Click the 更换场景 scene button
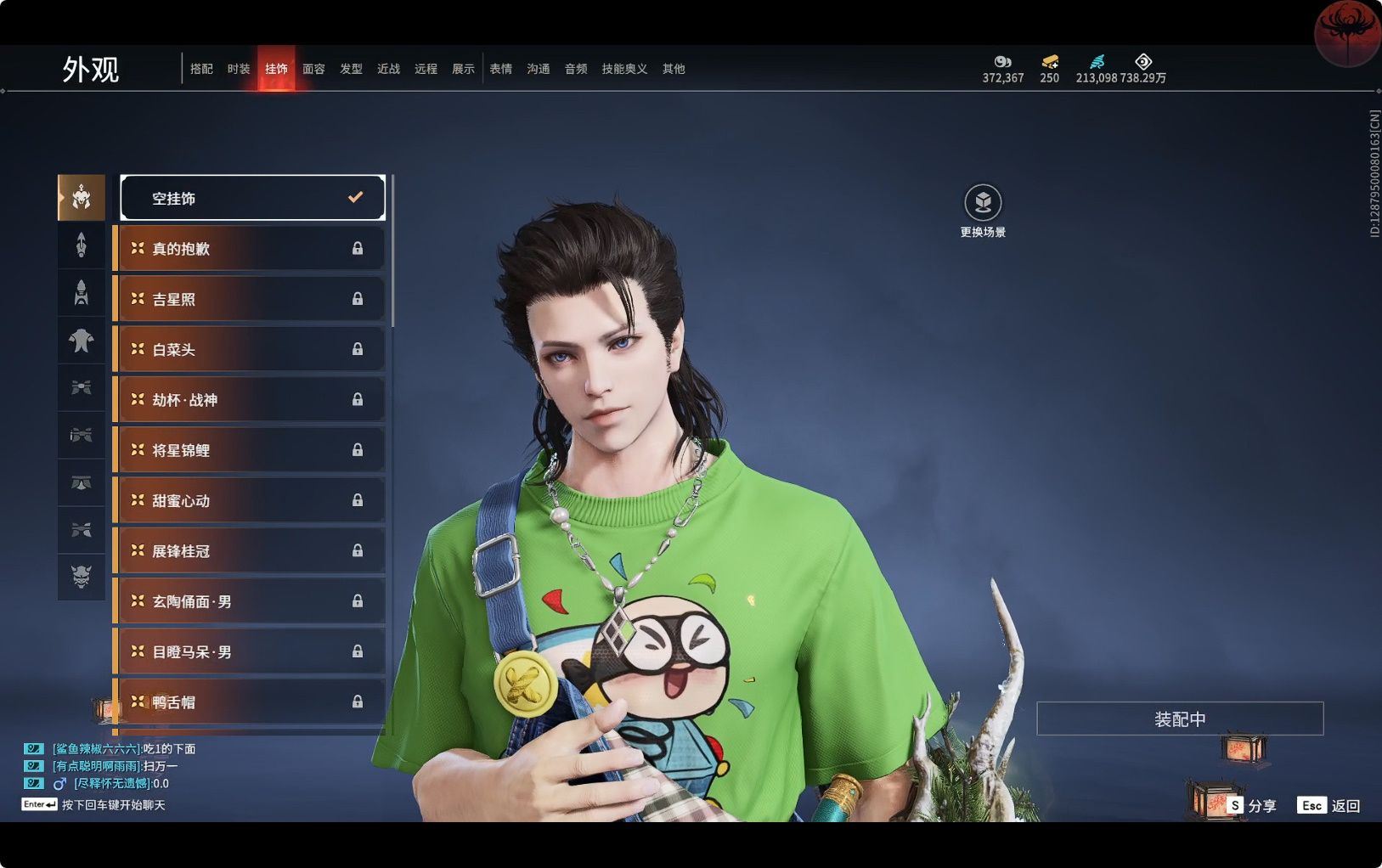The image size is (1382, 868). 983,204
